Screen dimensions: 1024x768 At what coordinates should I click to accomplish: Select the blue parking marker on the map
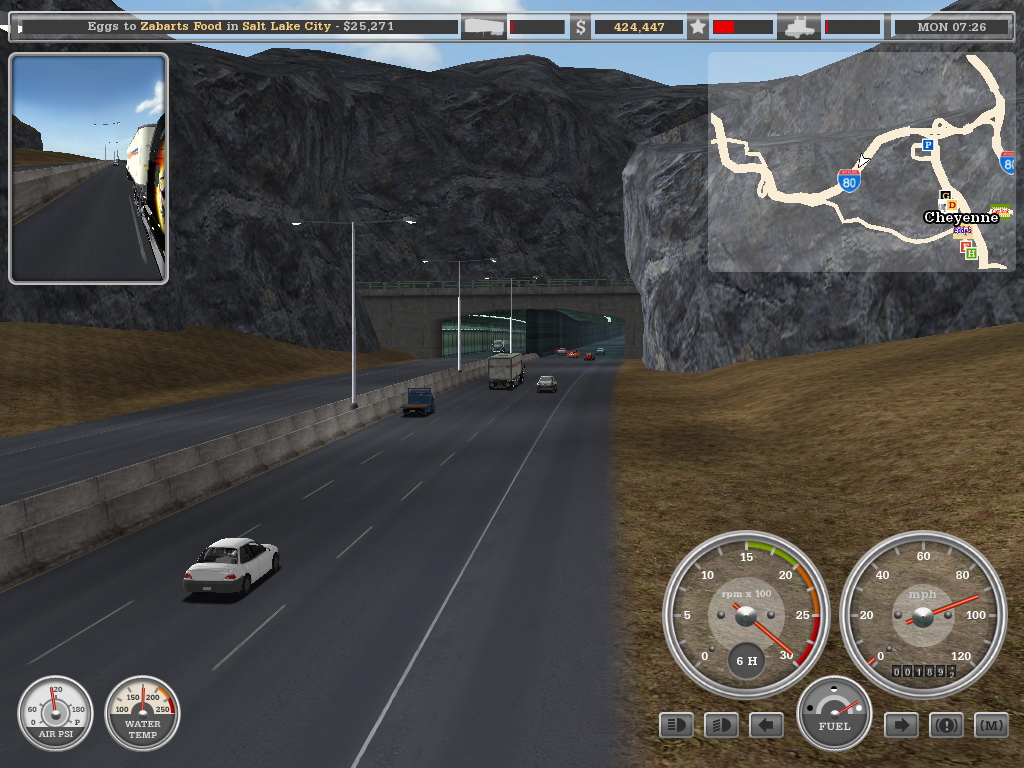pos(927,147)
